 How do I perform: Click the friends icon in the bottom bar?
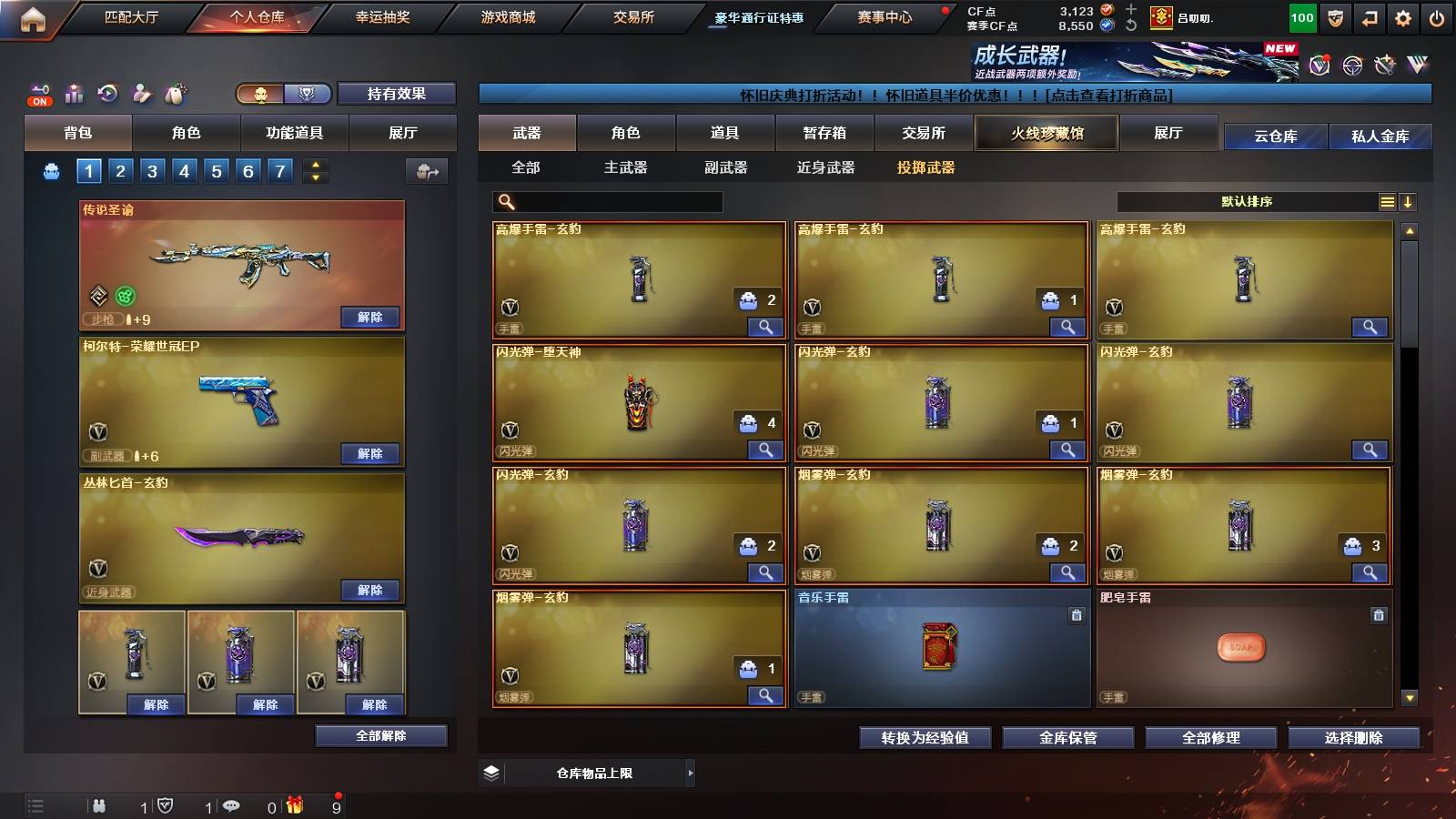pos(99,804)
